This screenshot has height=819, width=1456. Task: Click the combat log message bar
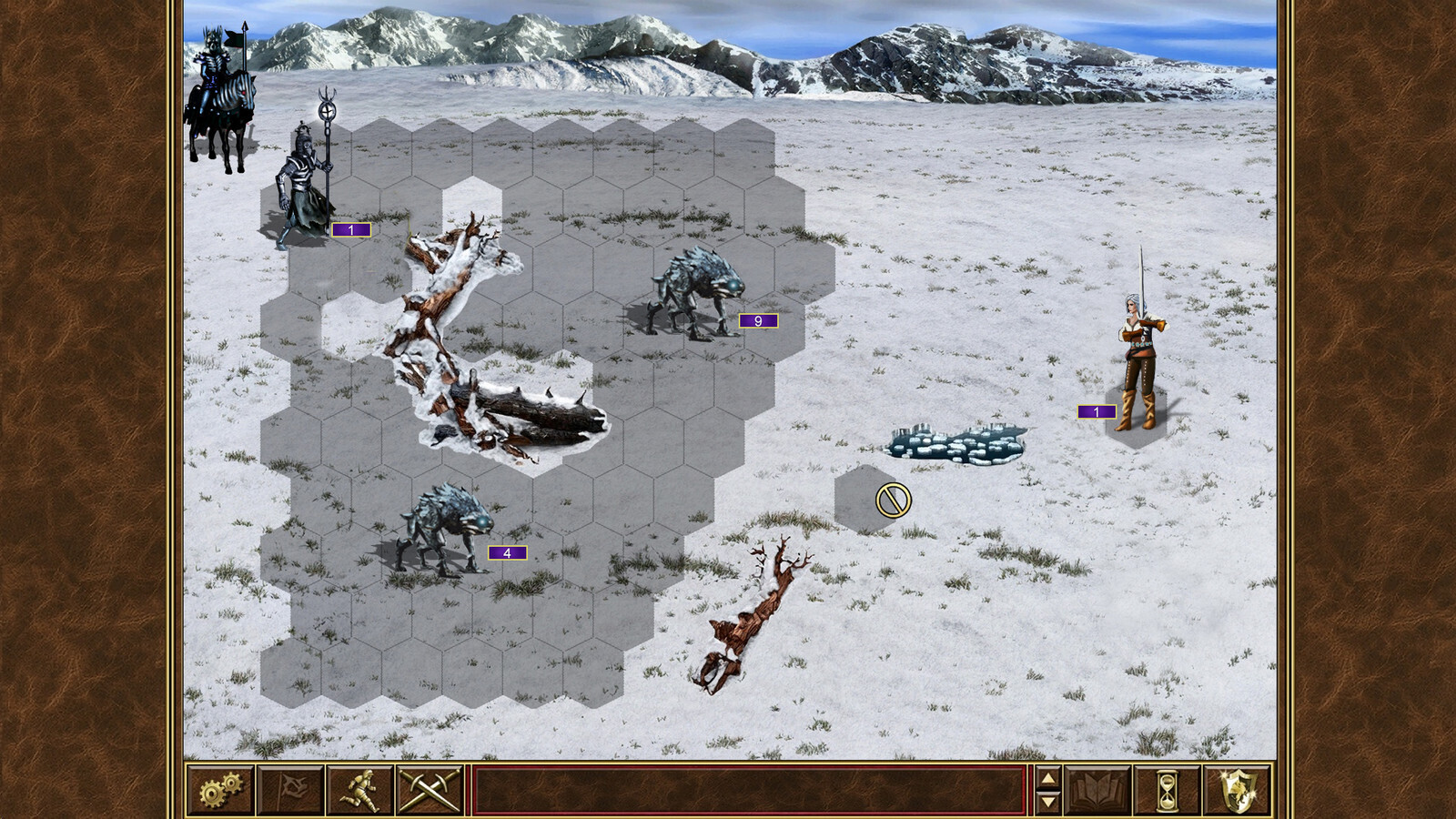(749, 790)
